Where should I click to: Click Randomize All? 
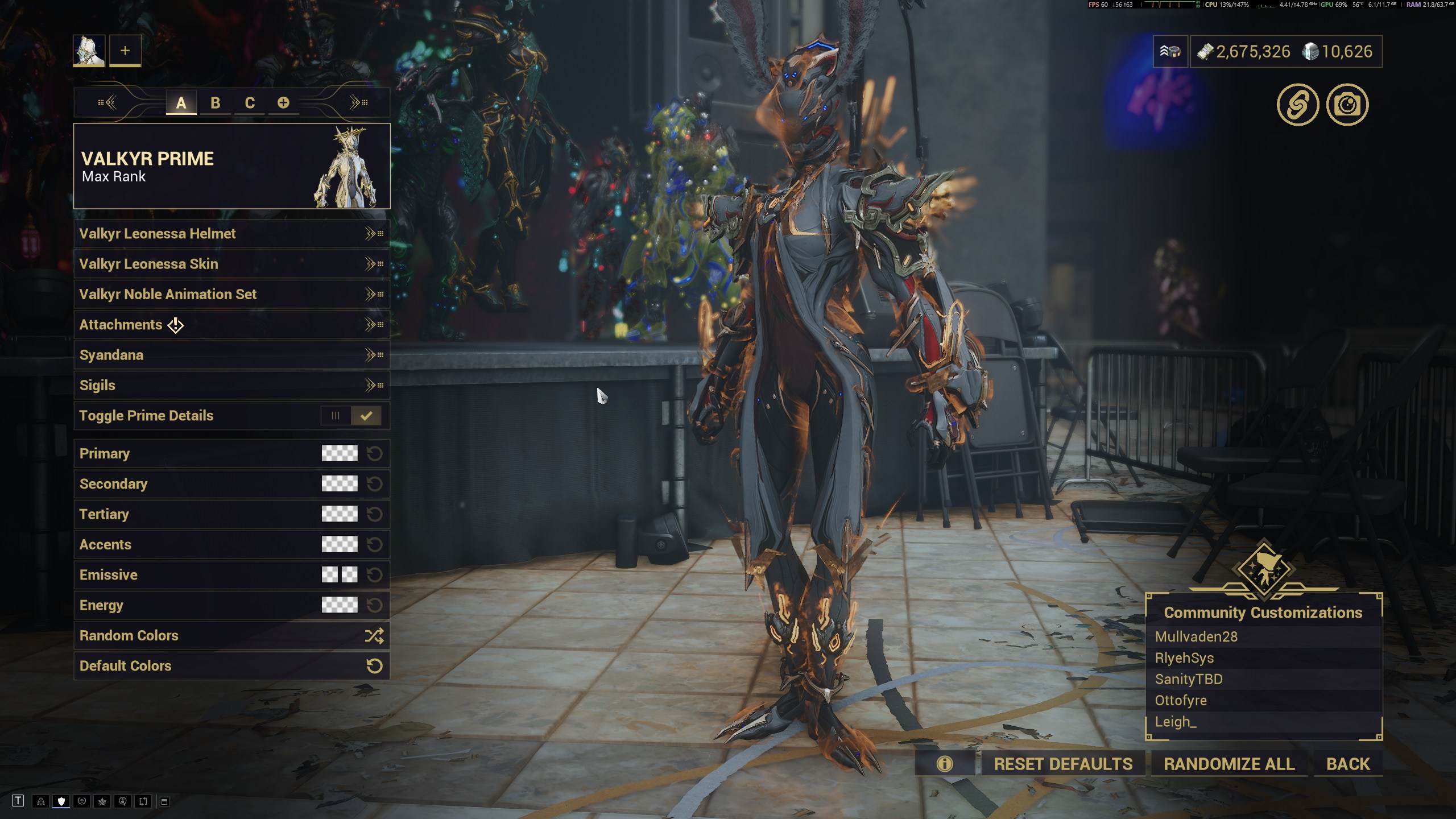tap(1229, 764)
